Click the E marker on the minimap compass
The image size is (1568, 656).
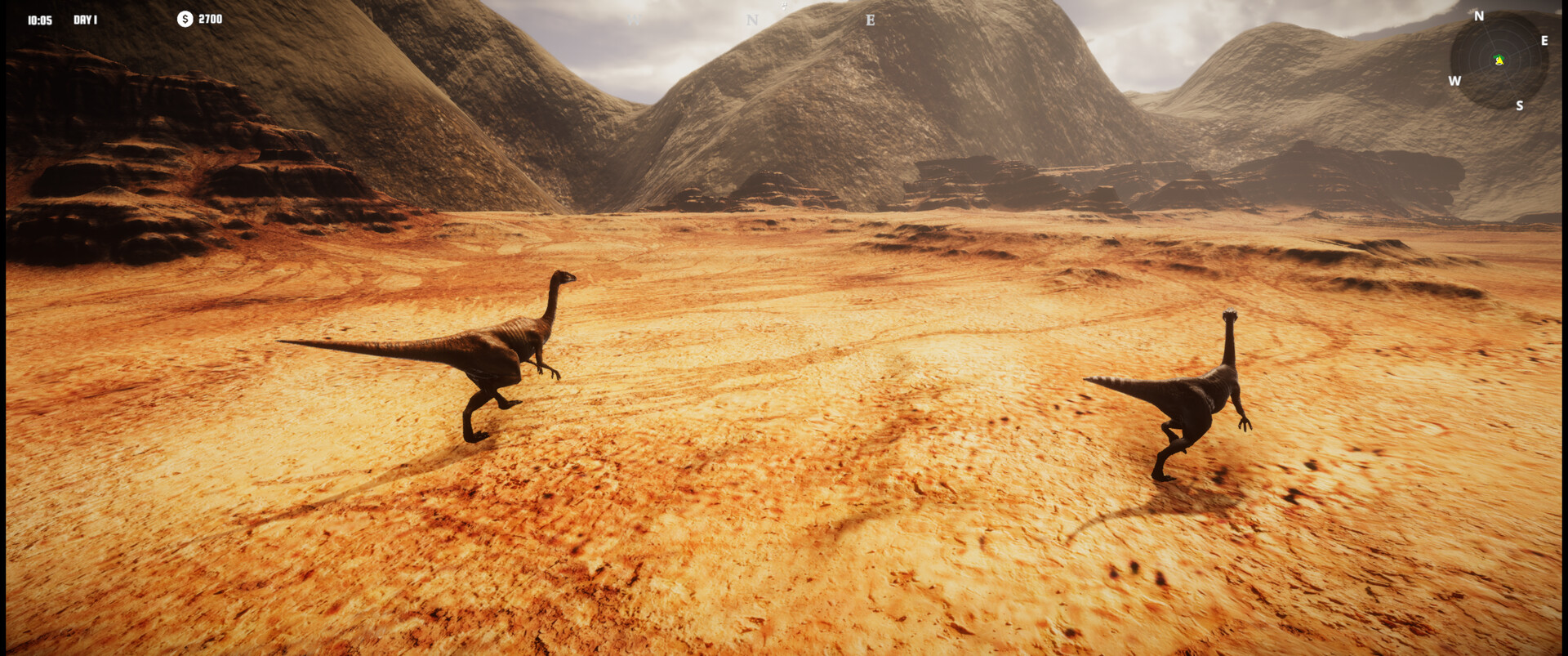1543,41
